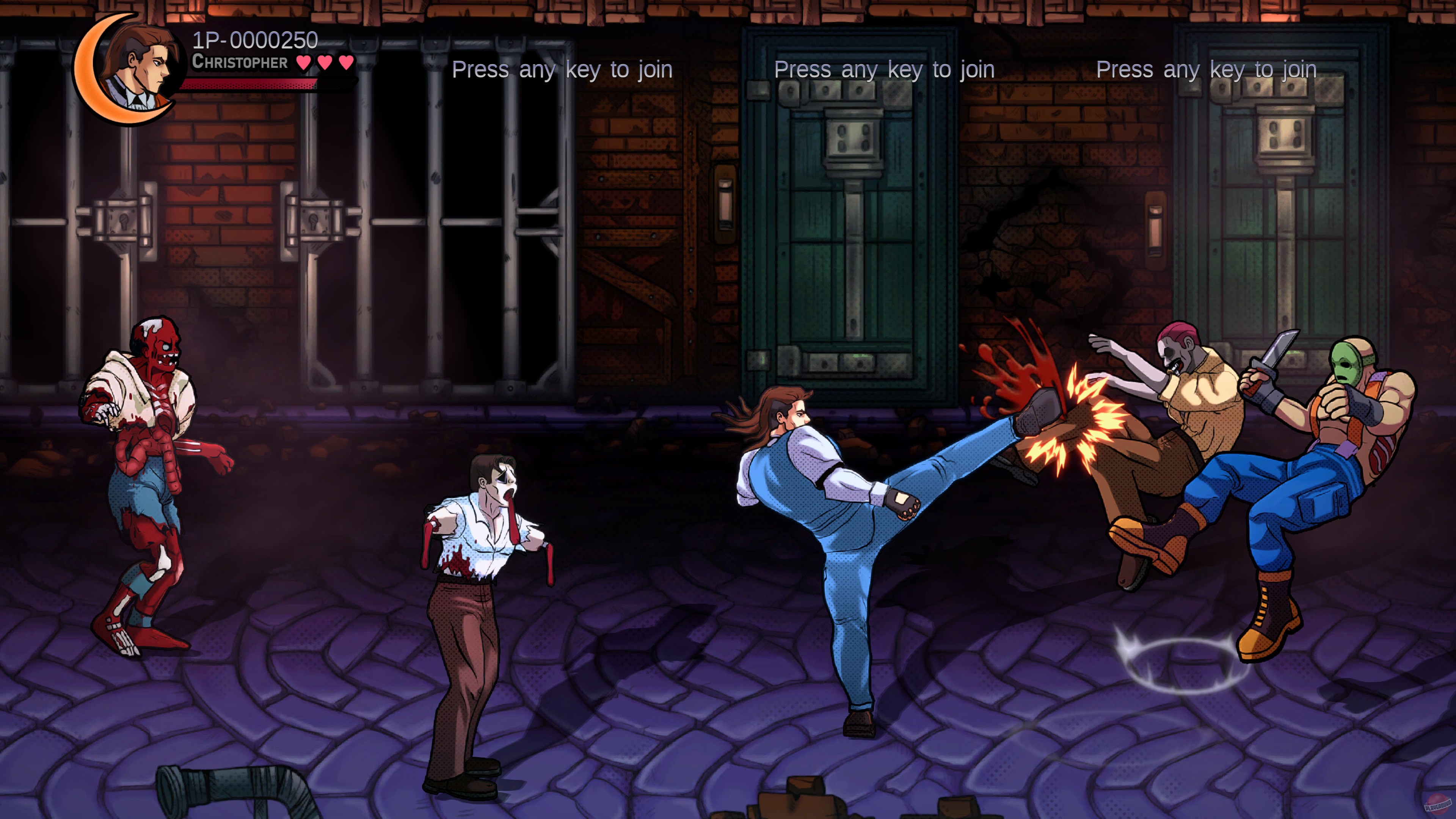The height and width of the screenshot is (819, 1456).
Task: Click the second heart in the lives display
Action: coord(326,61)
